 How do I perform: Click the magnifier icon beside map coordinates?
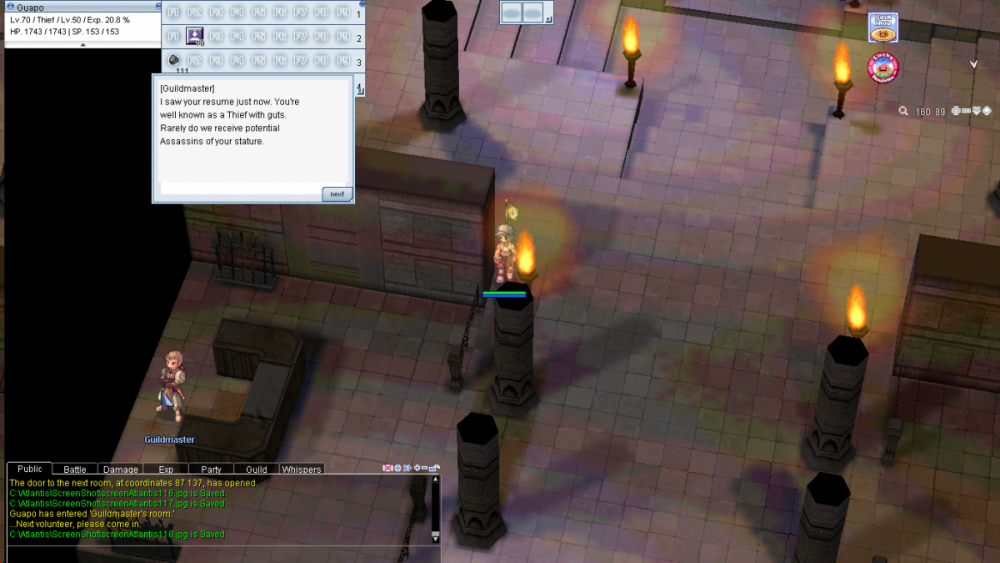pyautogui.click(x=903, y=111)
